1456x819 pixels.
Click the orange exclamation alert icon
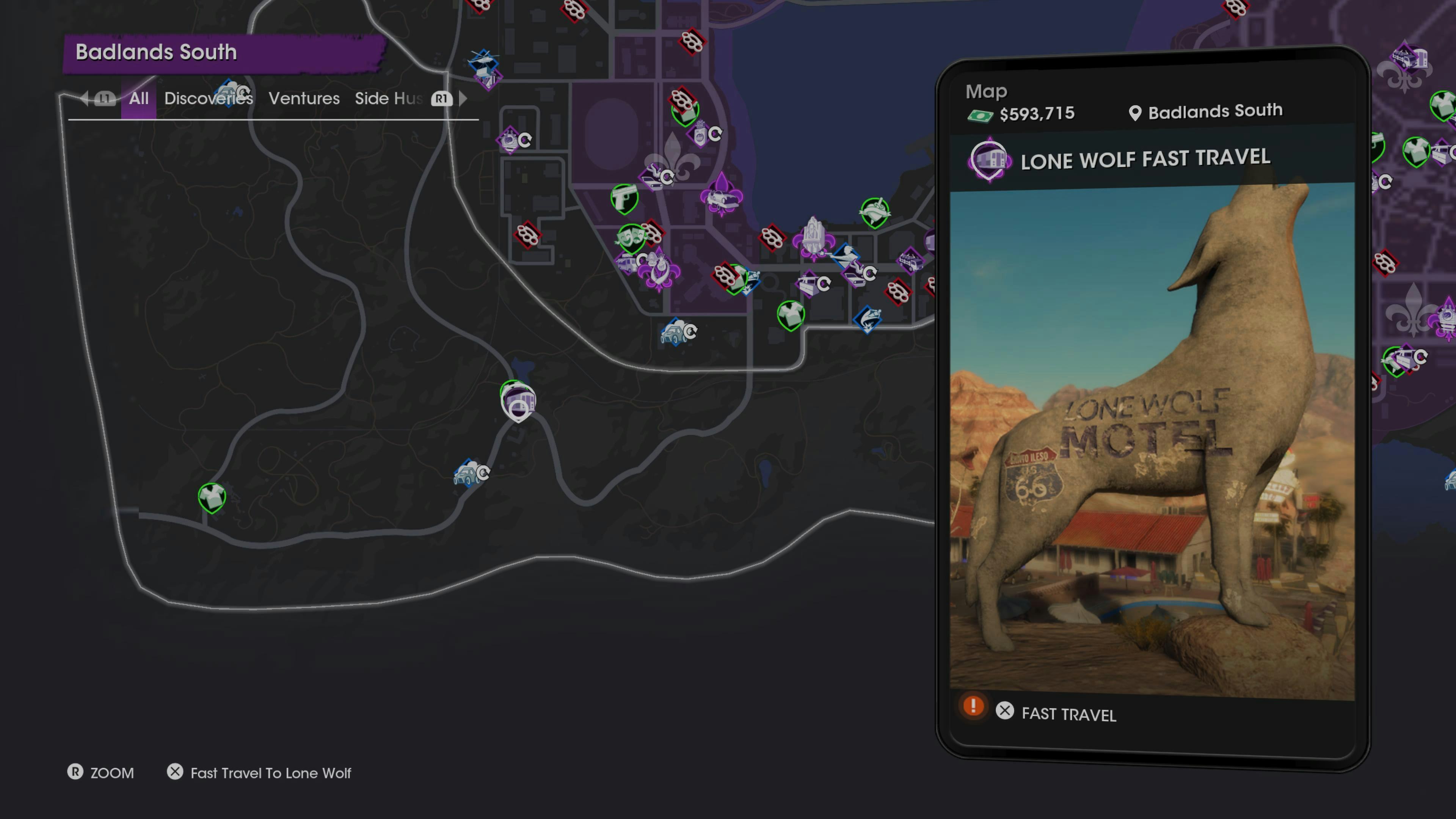(x=973, y=706)
